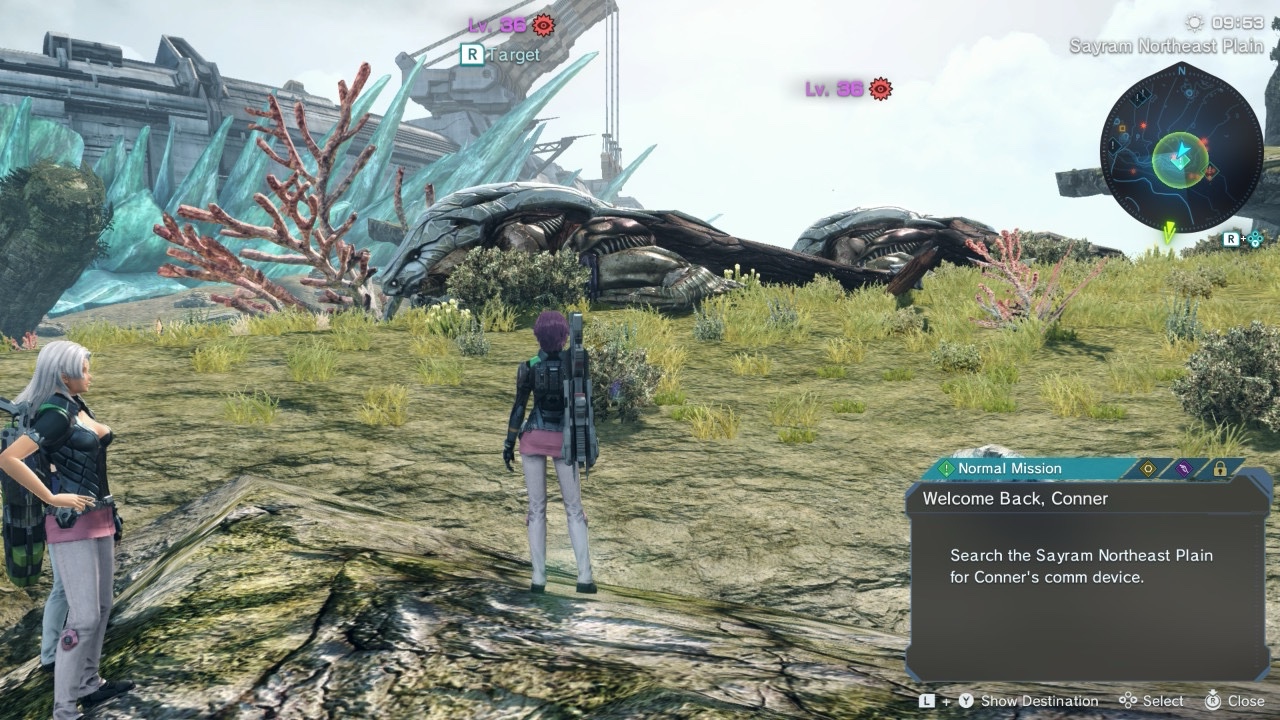Choose the padlock mission tab icon

[1219, 468]
